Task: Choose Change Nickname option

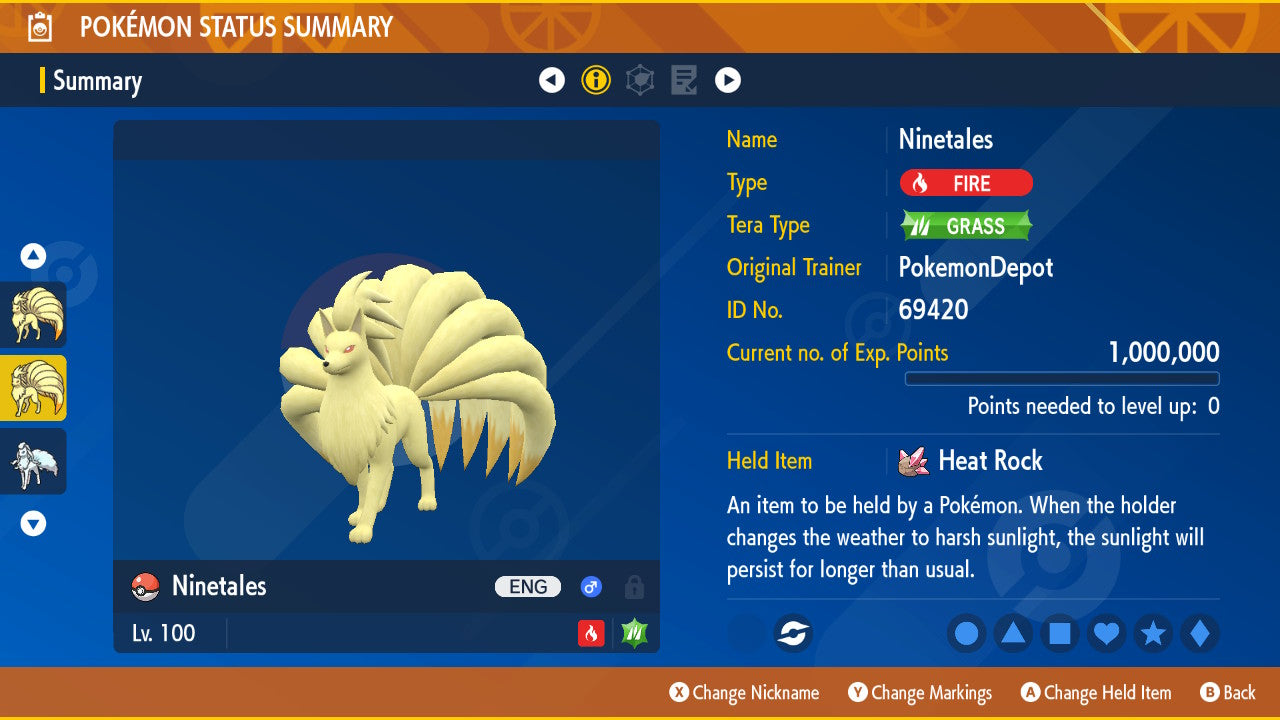Action: tap(745, 693)
